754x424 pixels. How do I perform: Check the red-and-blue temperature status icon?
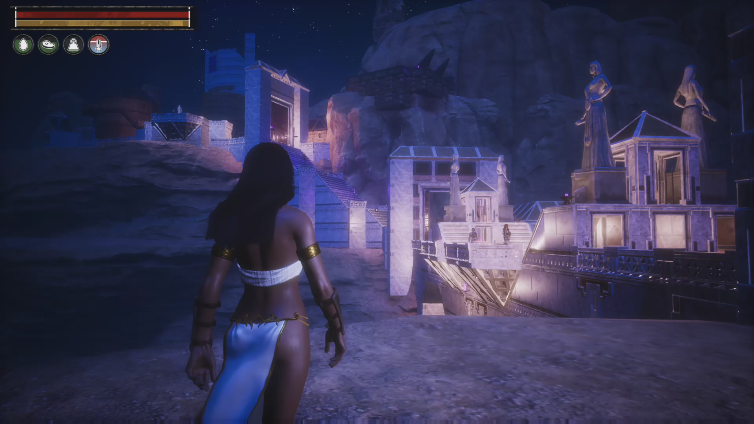[x=98, y=44]
